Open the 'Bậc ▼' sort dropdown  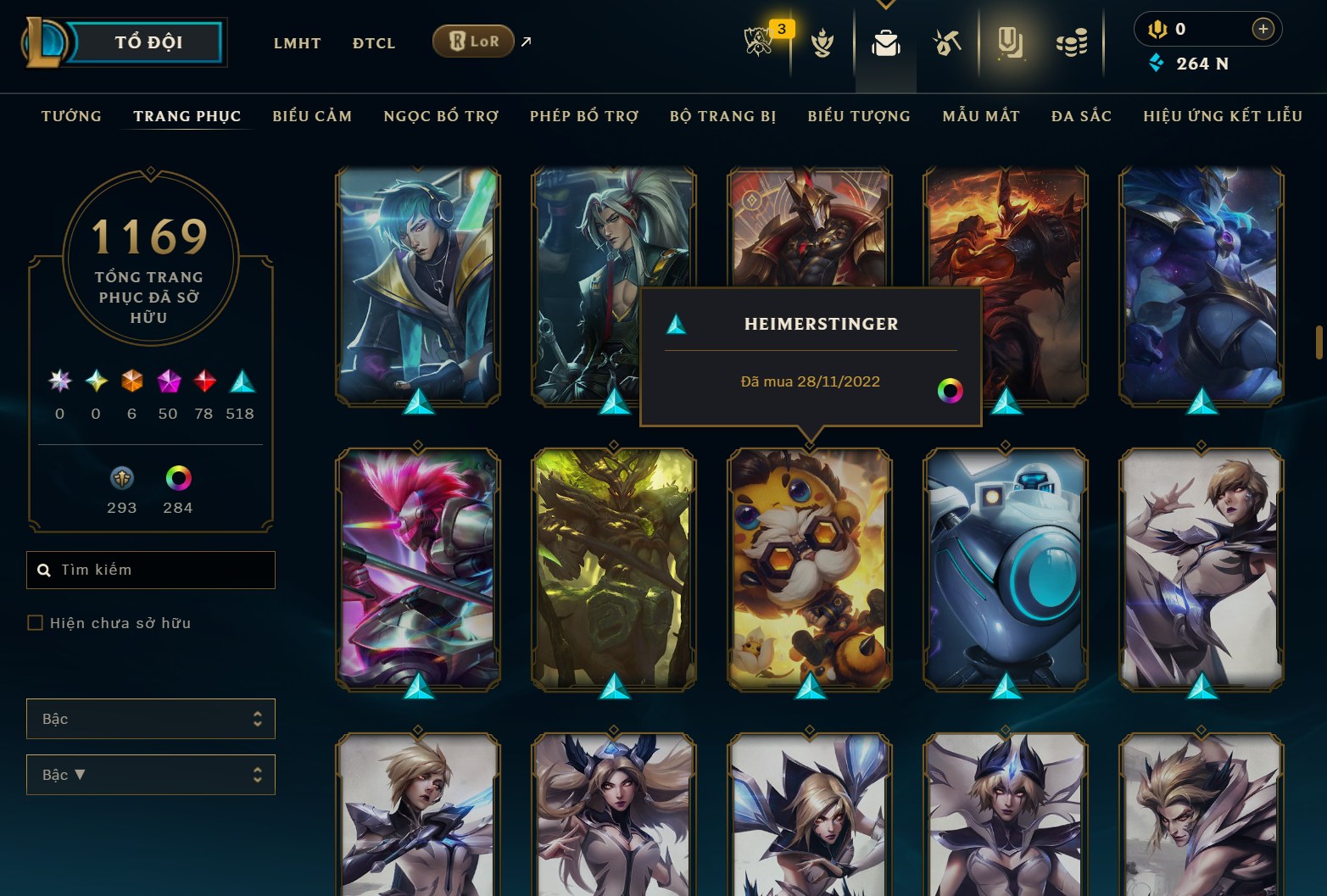pos(150,774)
